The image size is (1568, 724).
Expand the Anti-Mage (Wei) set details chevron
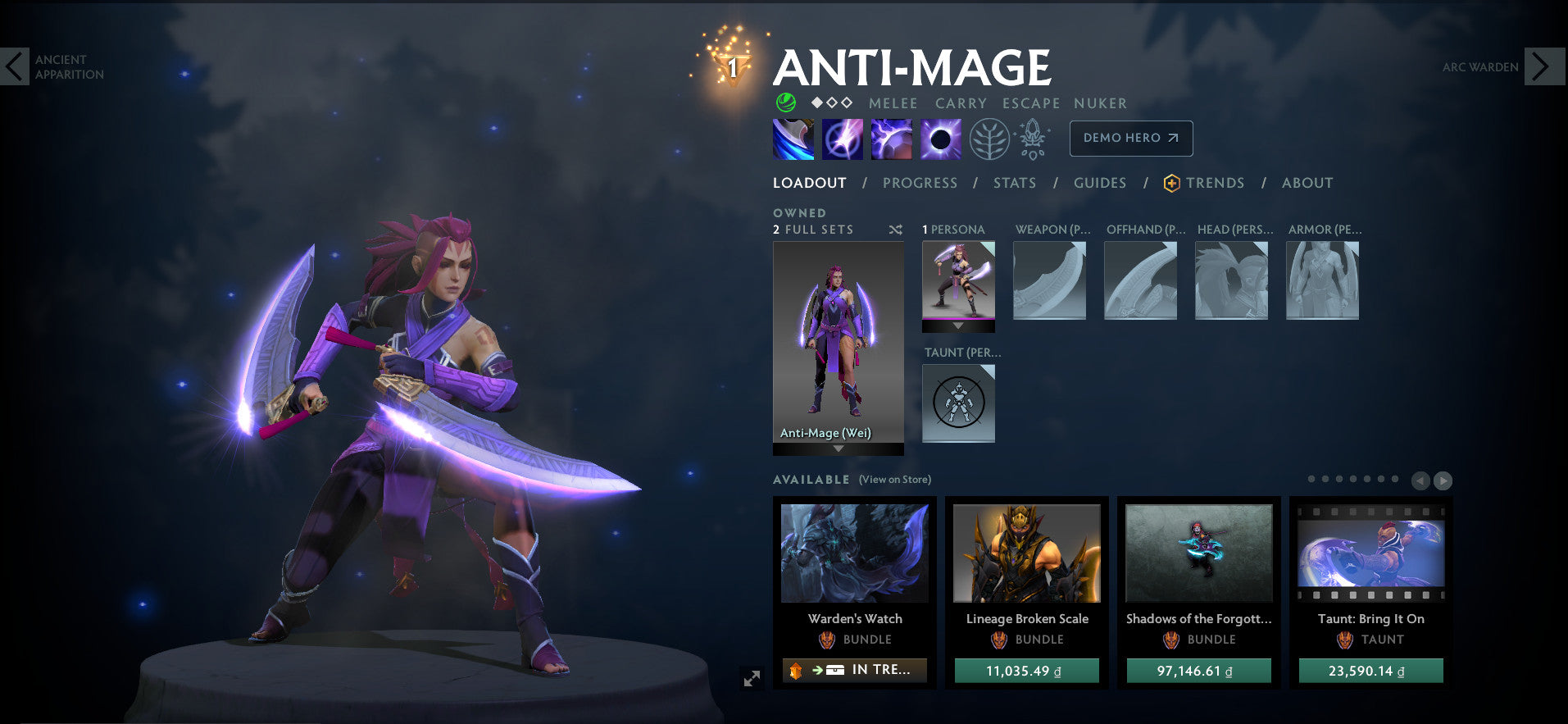coord(837,449)
